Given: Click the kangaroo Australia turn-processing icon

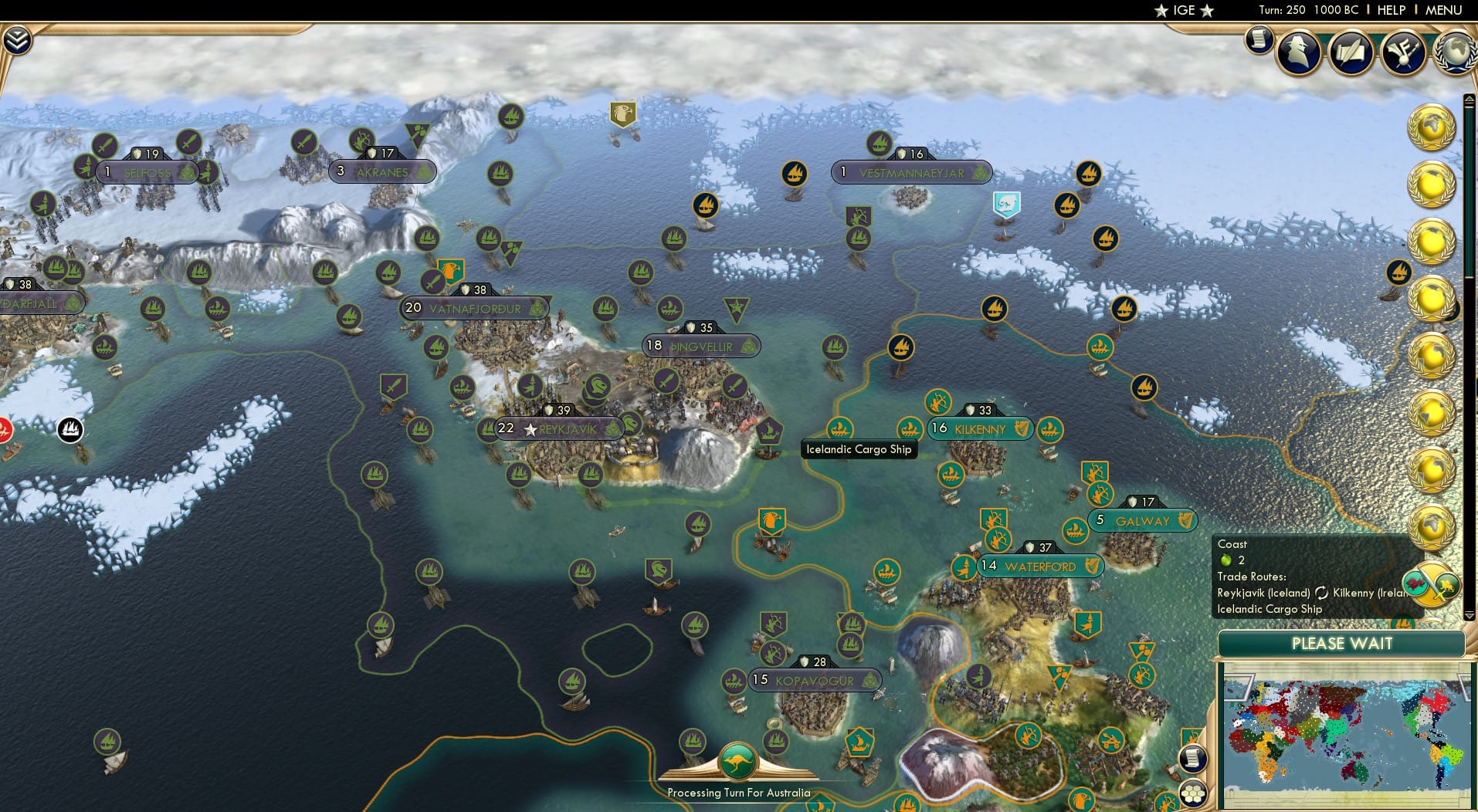Looking at the screenshot, I should [x=737, y=760].
